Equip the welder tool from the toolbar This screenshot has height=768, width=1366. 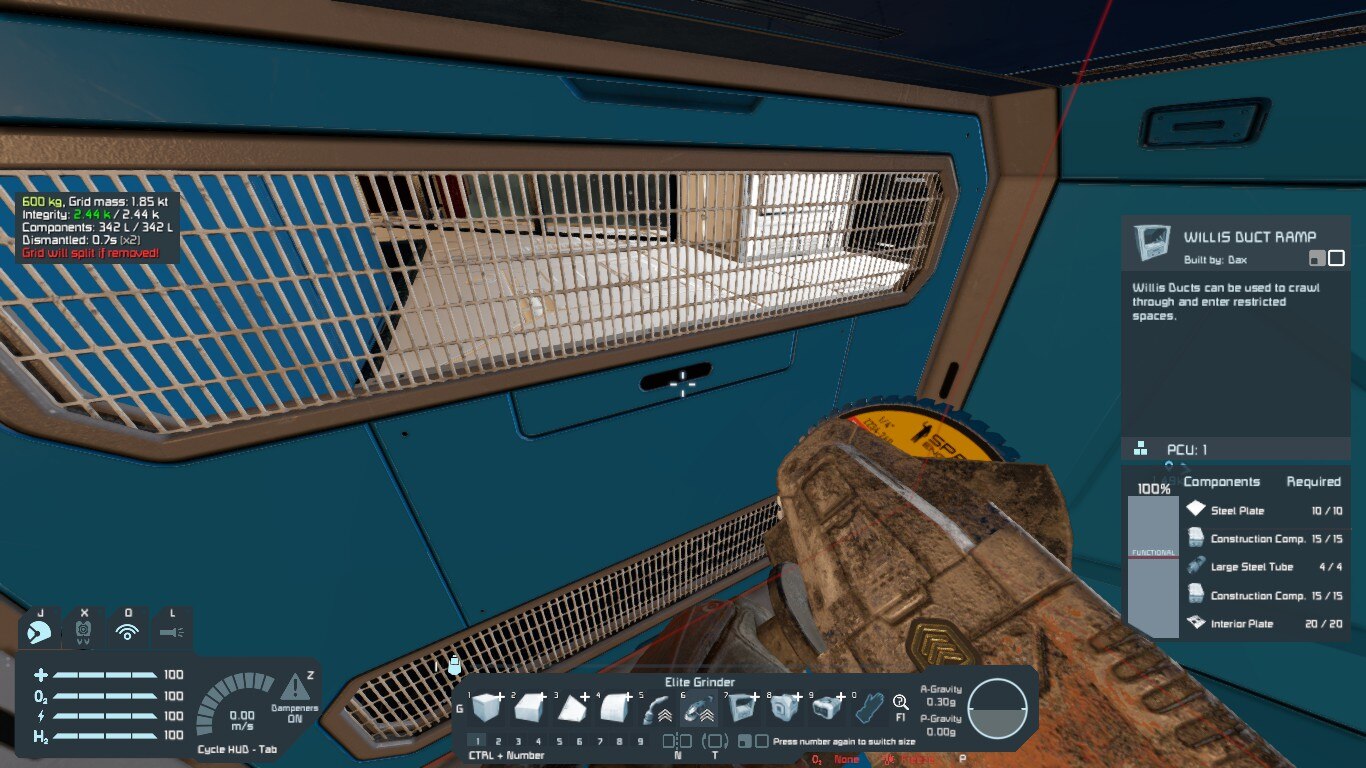click(655, 709)
